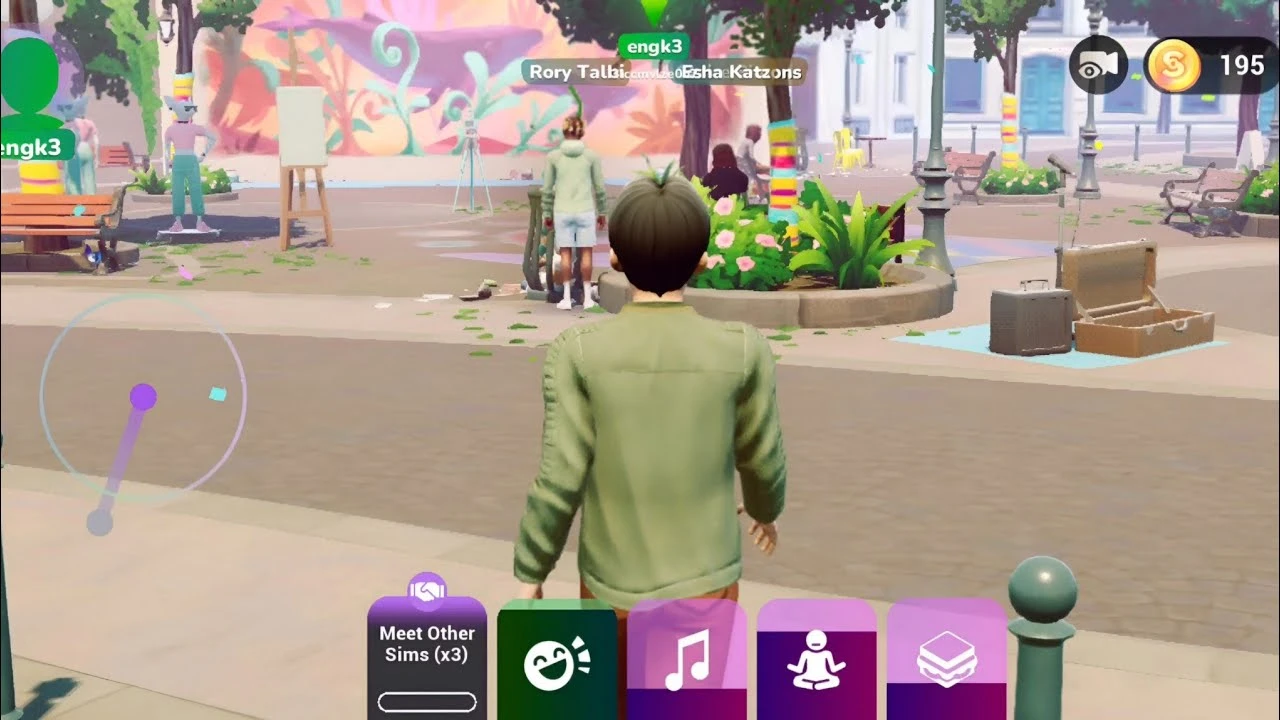This screenshot has height=720, width=1280.
Task: Select the sandwich food activity icon
Action: click(x=944, y=660)
